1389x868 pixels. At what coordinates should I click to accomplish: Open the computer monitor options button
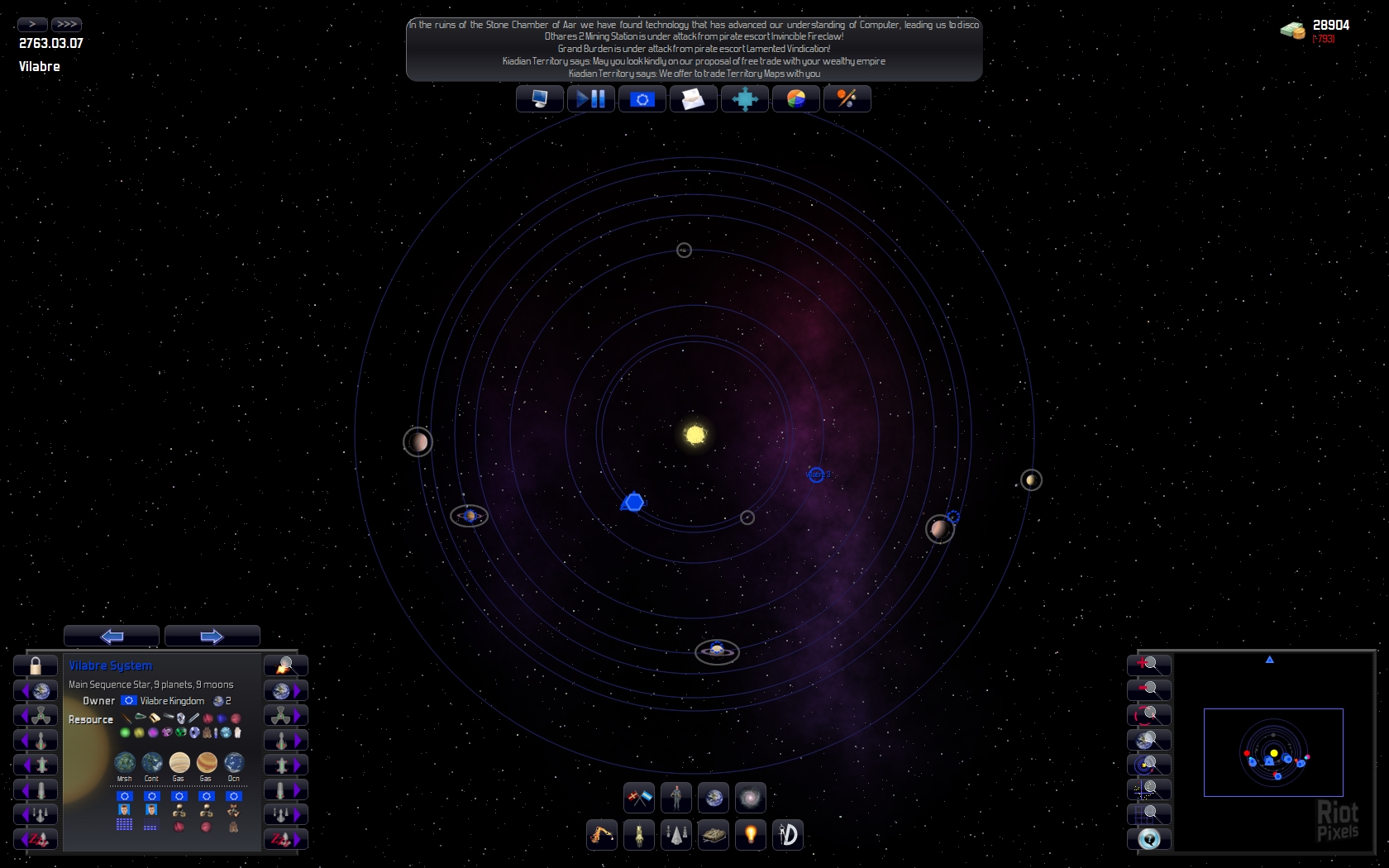[540, 99]
